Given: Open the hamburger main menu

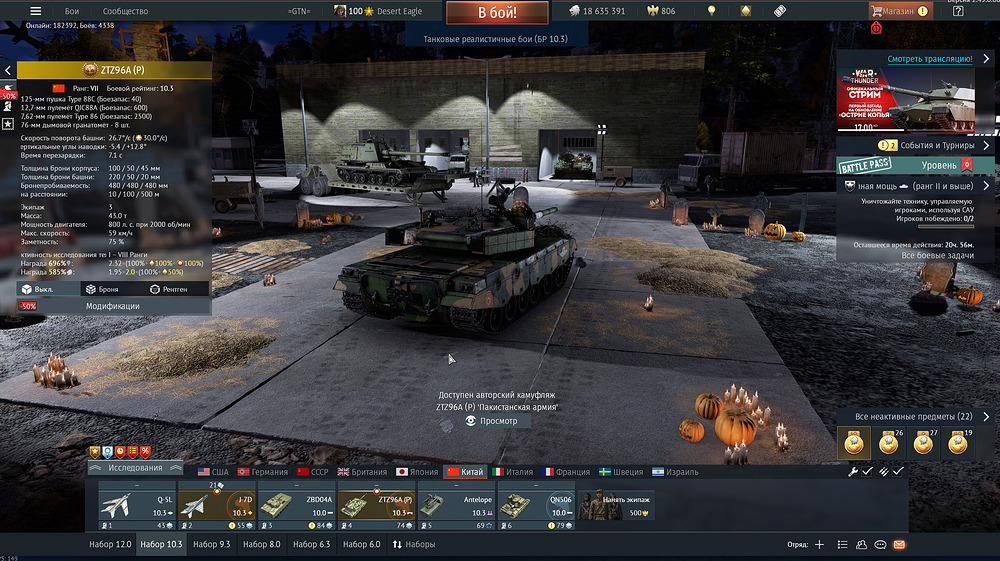Looking at the screenshot, I should [36, 11].
